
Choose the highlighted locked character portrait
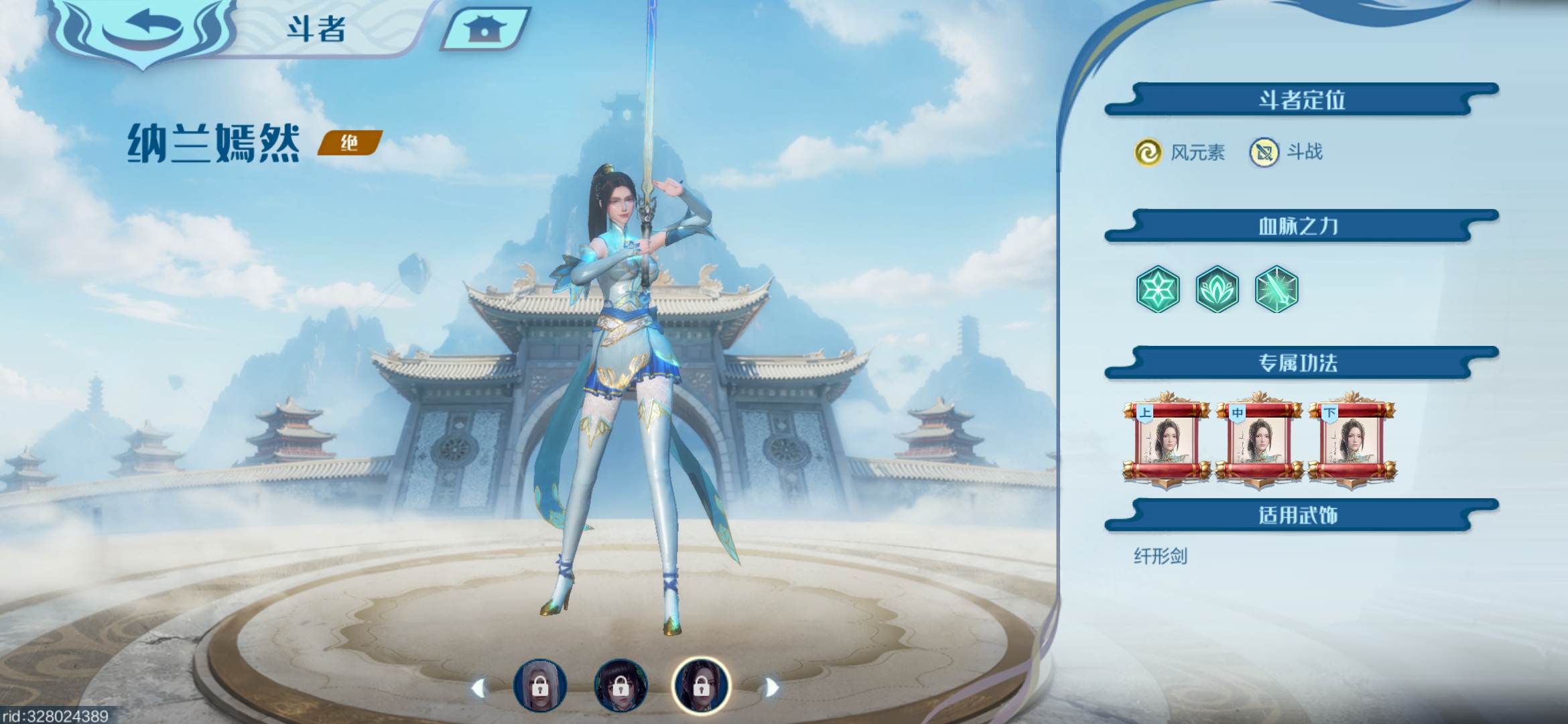point(701,685)
